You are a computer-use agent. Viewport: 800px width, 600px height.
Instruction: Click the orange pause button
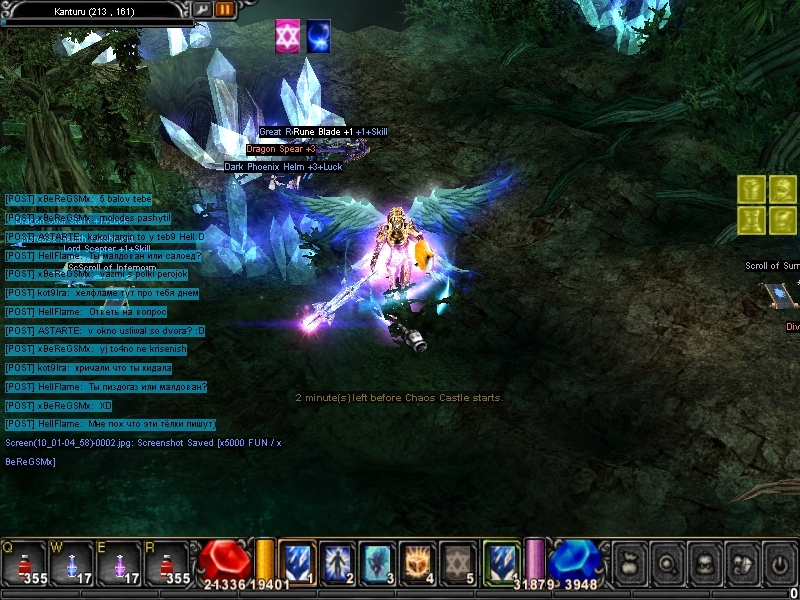pos(224,9)
